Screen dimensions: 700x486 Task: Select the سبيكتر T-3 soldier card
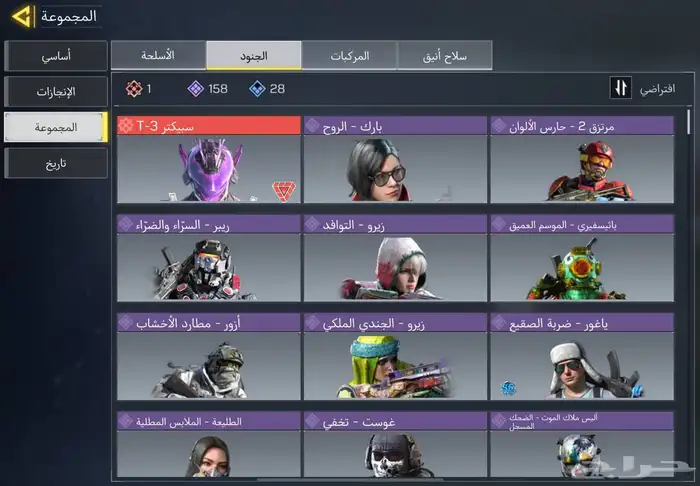point(209,160)
